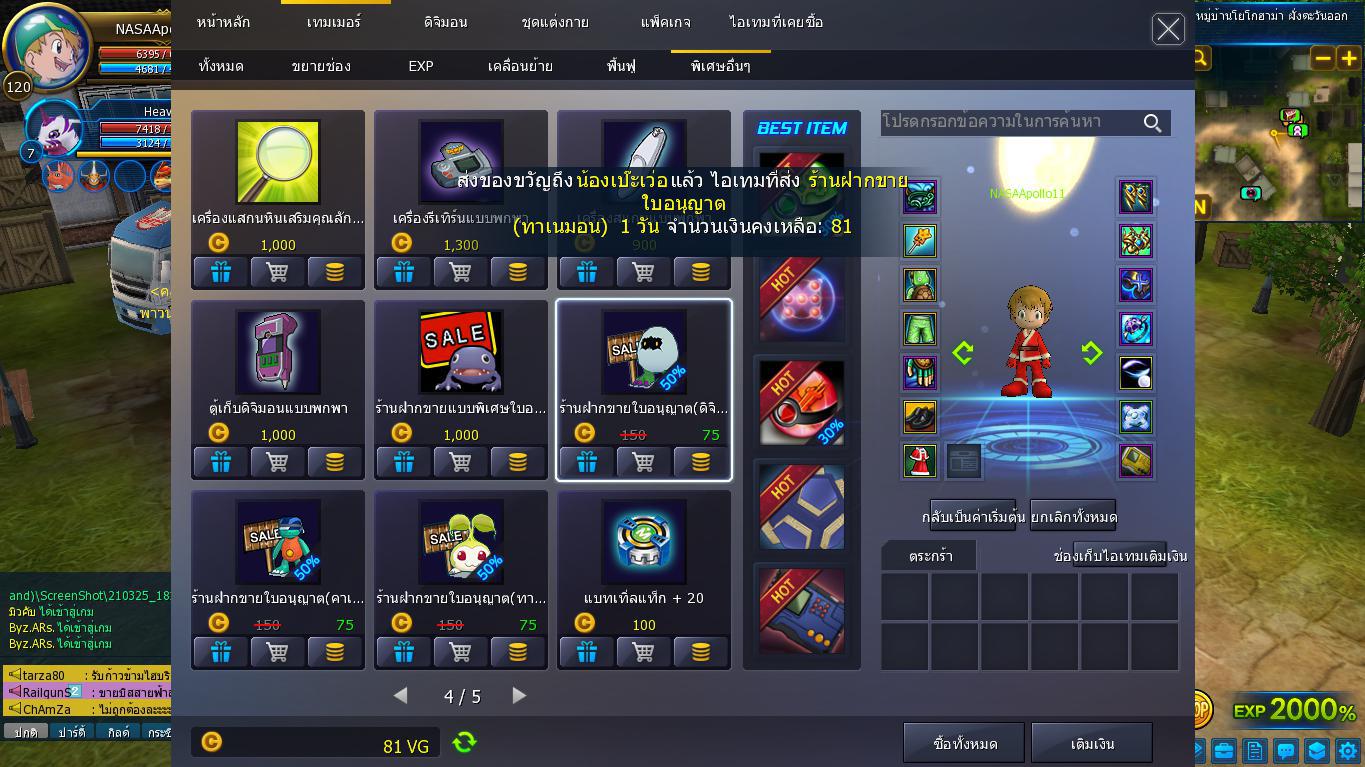Open the ตระกร้า cart tab
1365x767 pixels.
click(x=930, y=556)
